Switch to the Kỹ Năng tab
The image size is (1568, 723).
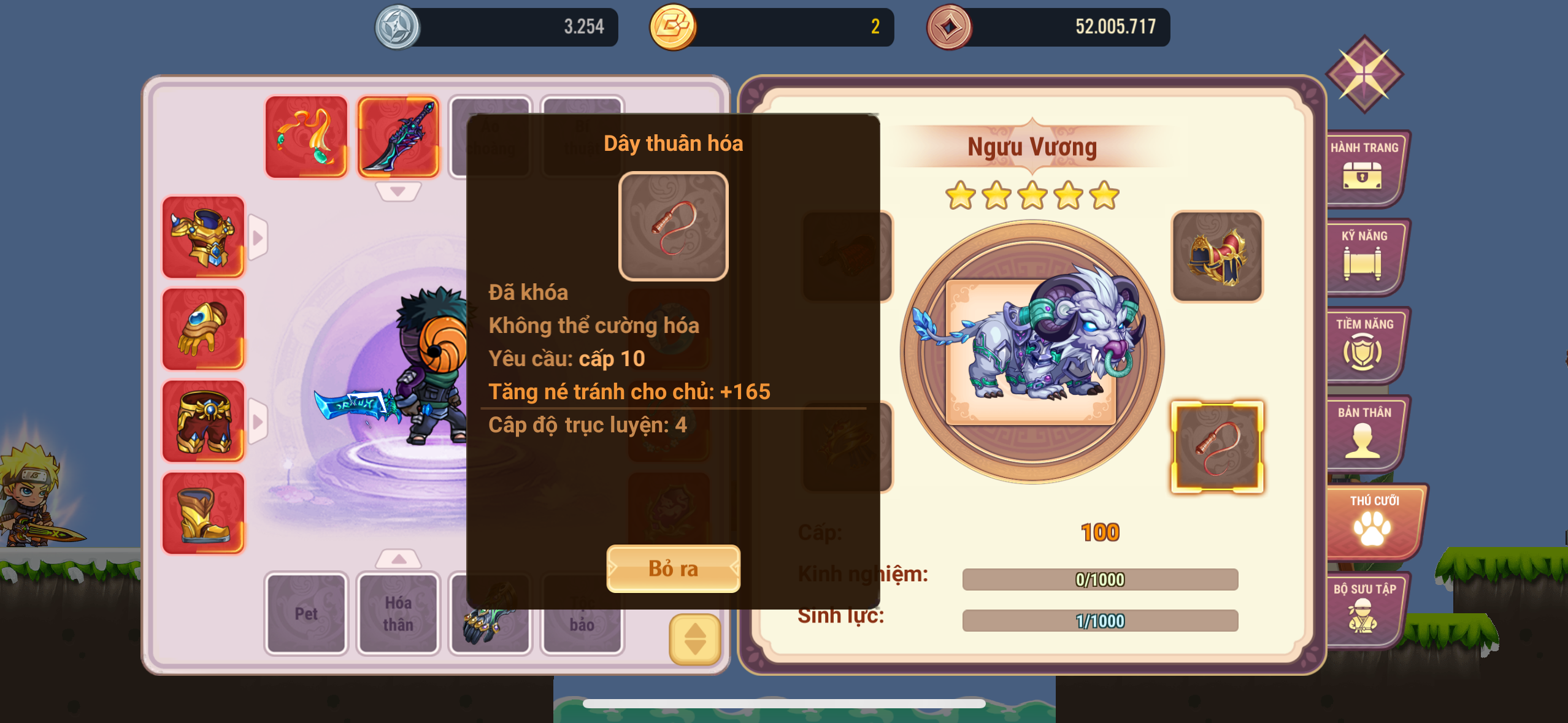pyautogui.click(x=1364, y=256)
